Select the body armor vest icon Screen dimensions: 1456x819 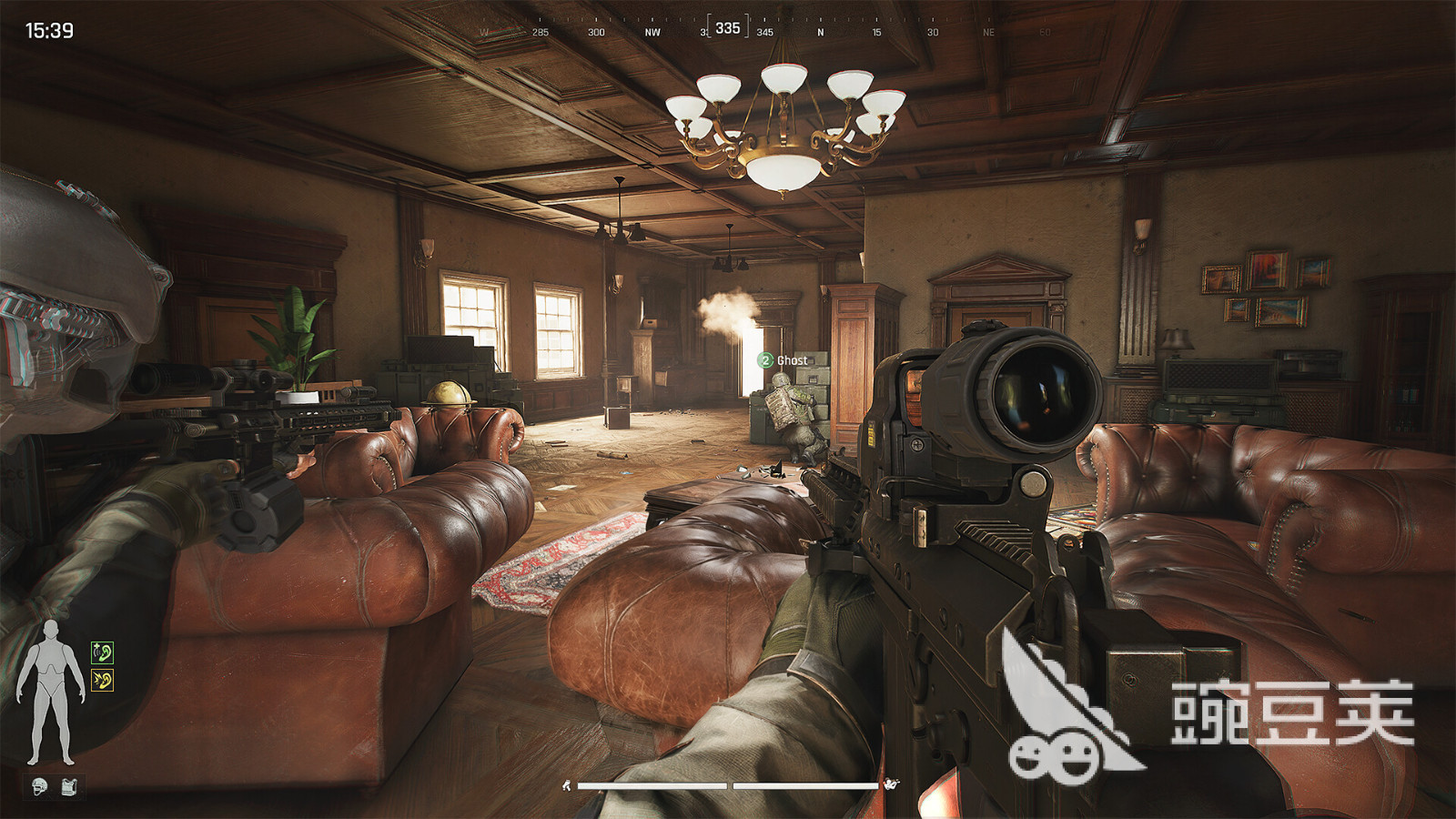coord(69,786)
